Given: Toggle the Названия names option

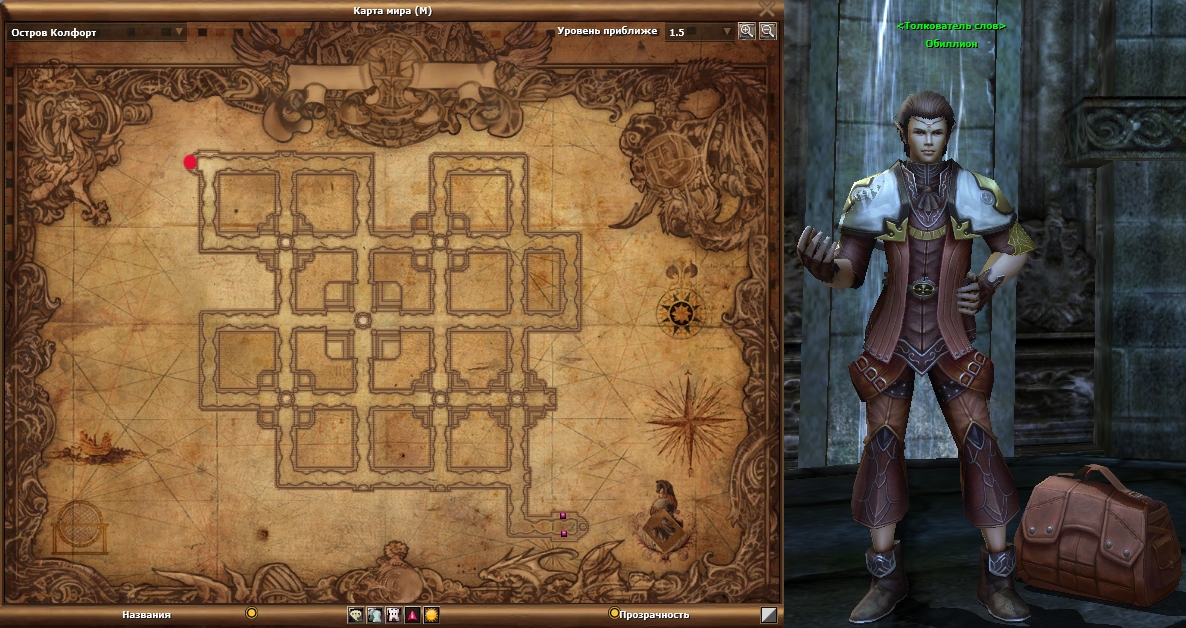Looking at the screenshot, I should (x=251, y=613).
